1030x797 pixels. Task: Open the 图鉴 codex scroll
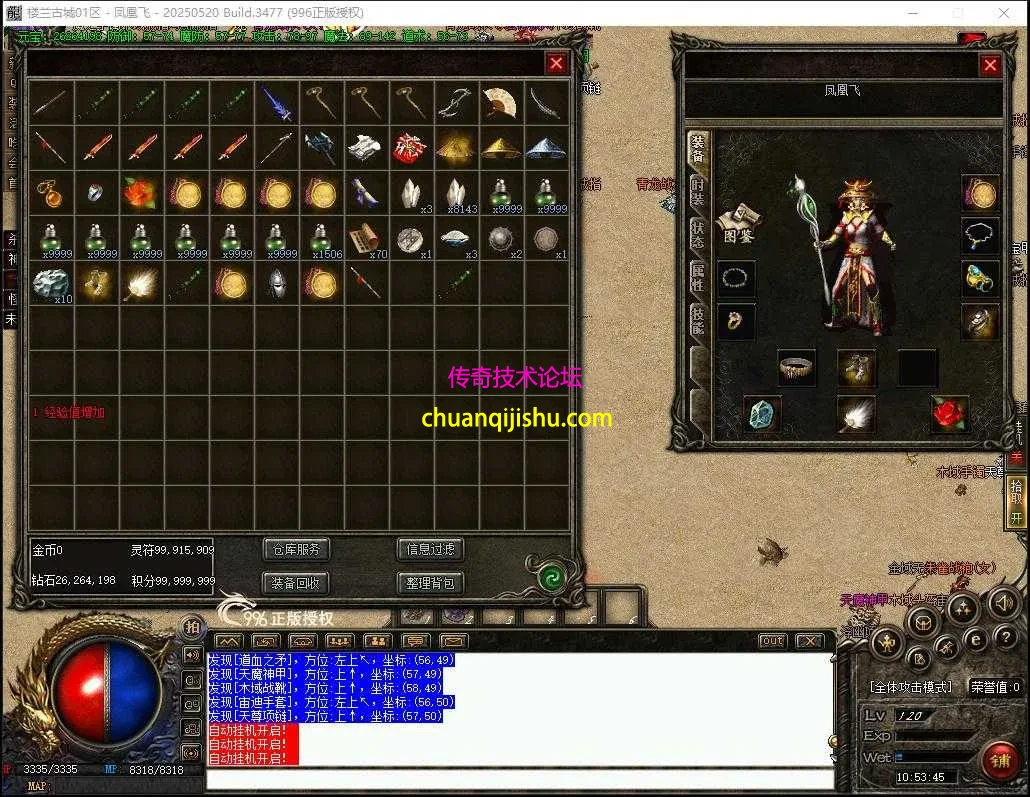click(x=739, y=224)
